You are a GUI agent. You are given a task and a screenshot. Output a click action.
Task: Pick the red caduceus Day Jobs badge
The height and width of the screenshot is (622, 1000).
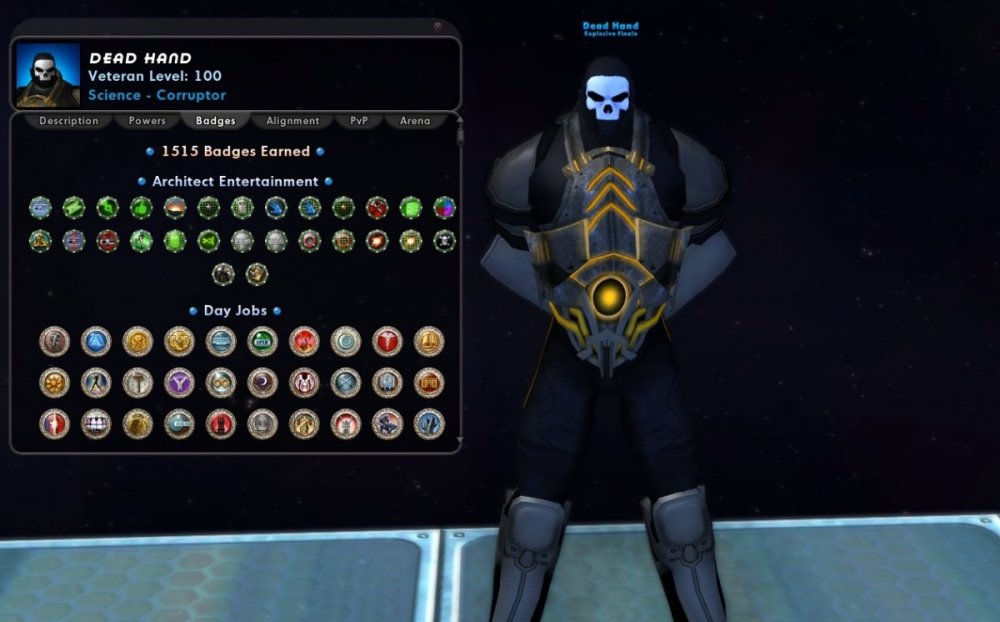(387, 341)
